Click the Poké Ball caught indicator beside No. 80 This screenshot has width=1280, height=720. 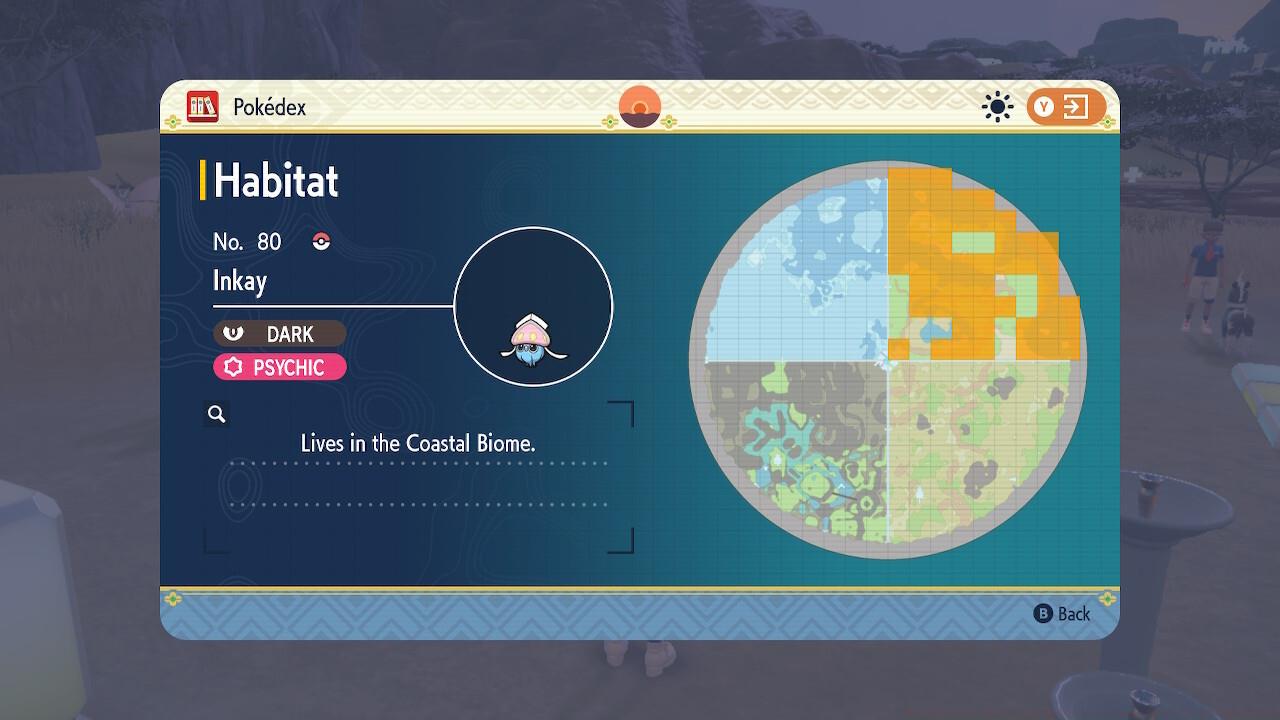pyautogui.click(x=323, y=240)
